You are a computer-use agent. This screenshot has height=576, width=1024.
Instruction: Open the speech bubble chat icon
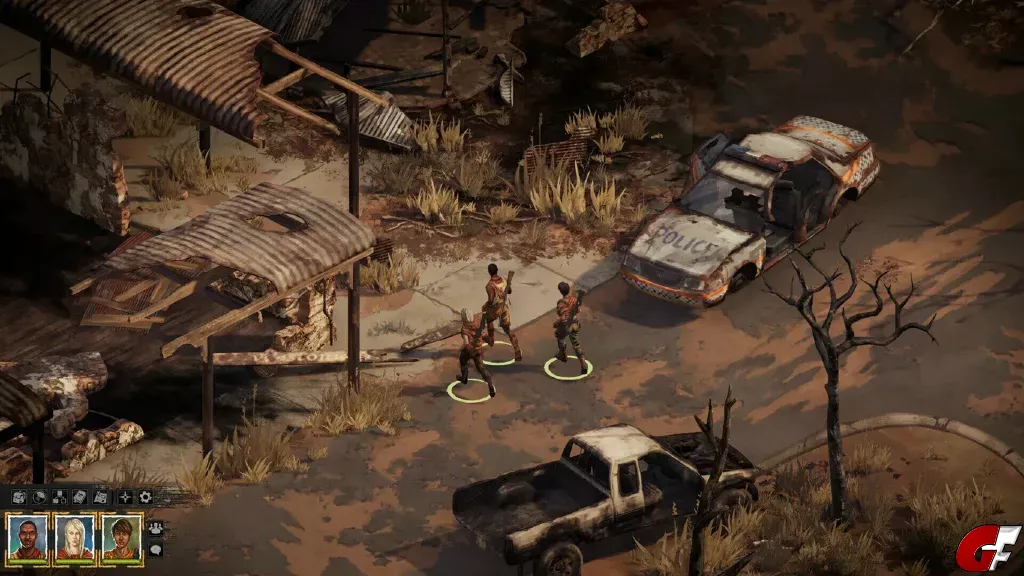155,549
